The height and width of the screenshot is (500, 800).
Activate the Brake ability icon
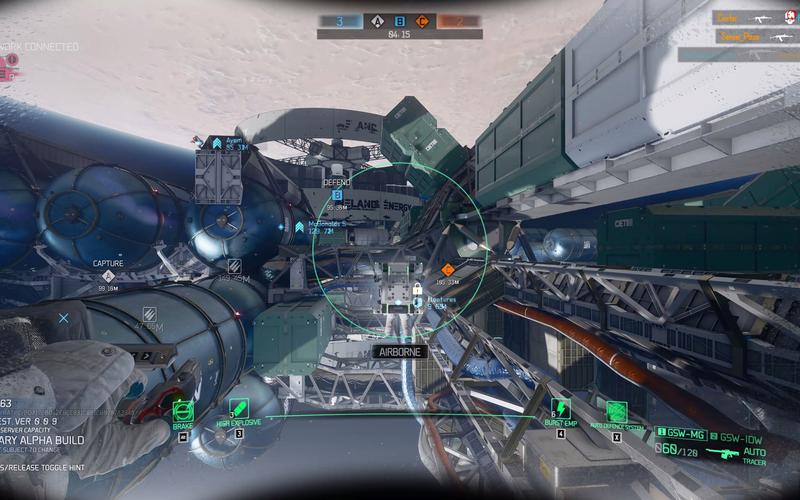coord(182,411)
